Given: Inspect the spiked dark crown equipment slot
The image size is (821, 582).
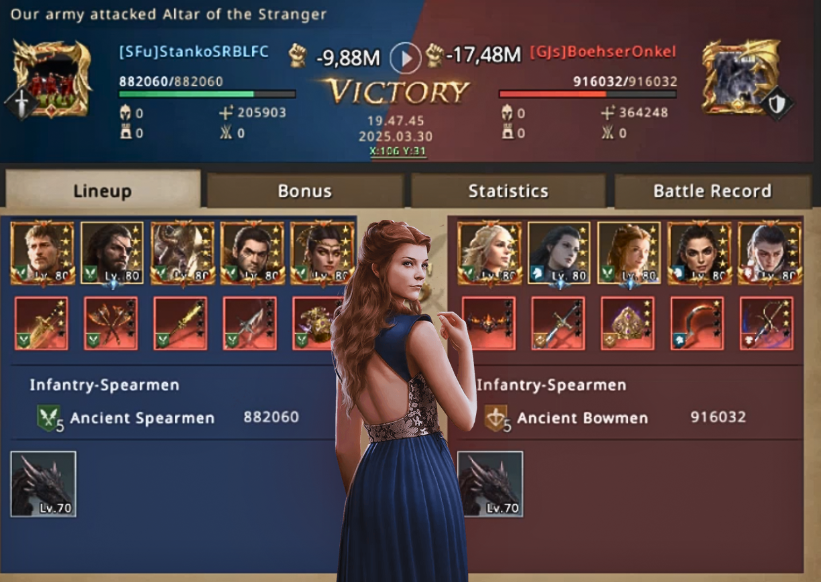Looking at the screenshot, I should pos(489,323).
